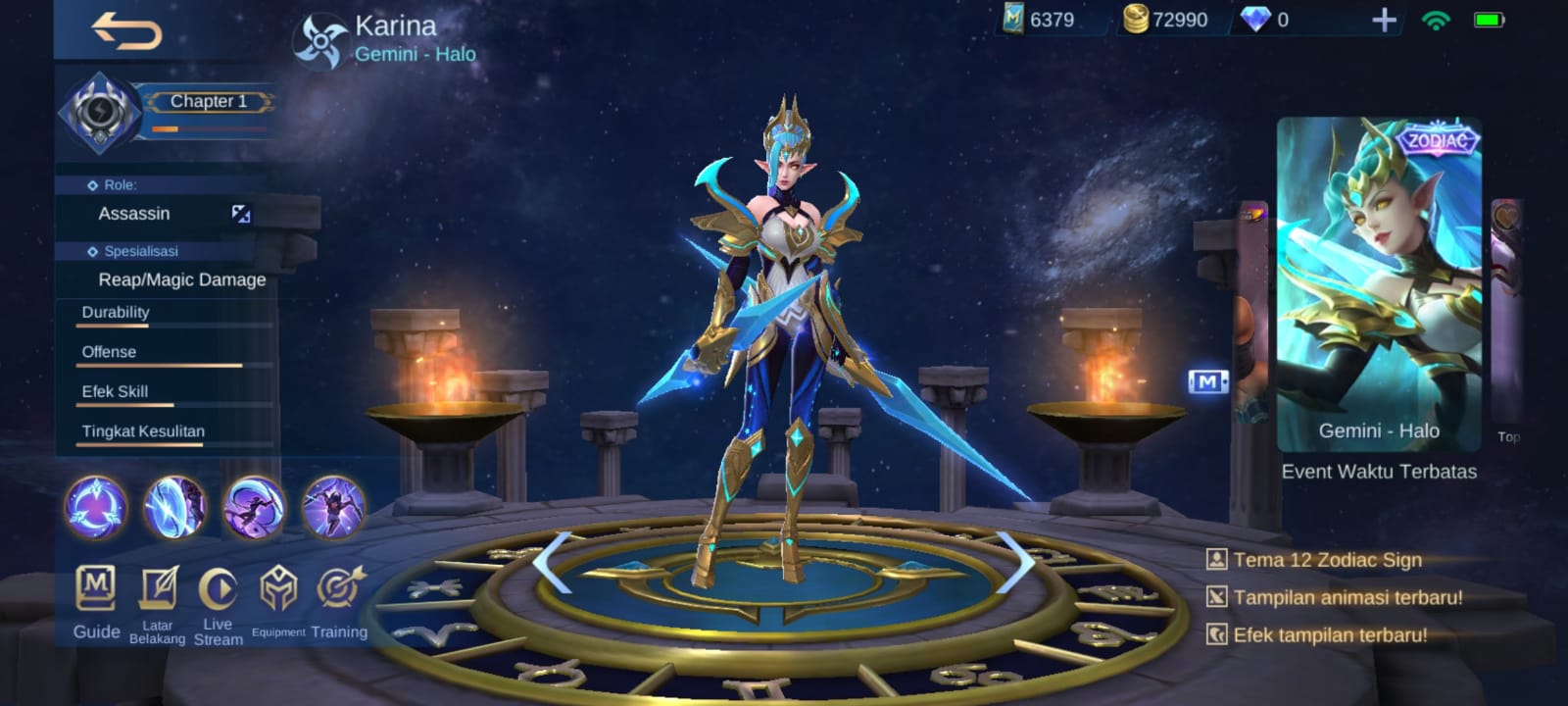
Task: Click Event Waktu Terbatas label
Action: [1380, 472]
